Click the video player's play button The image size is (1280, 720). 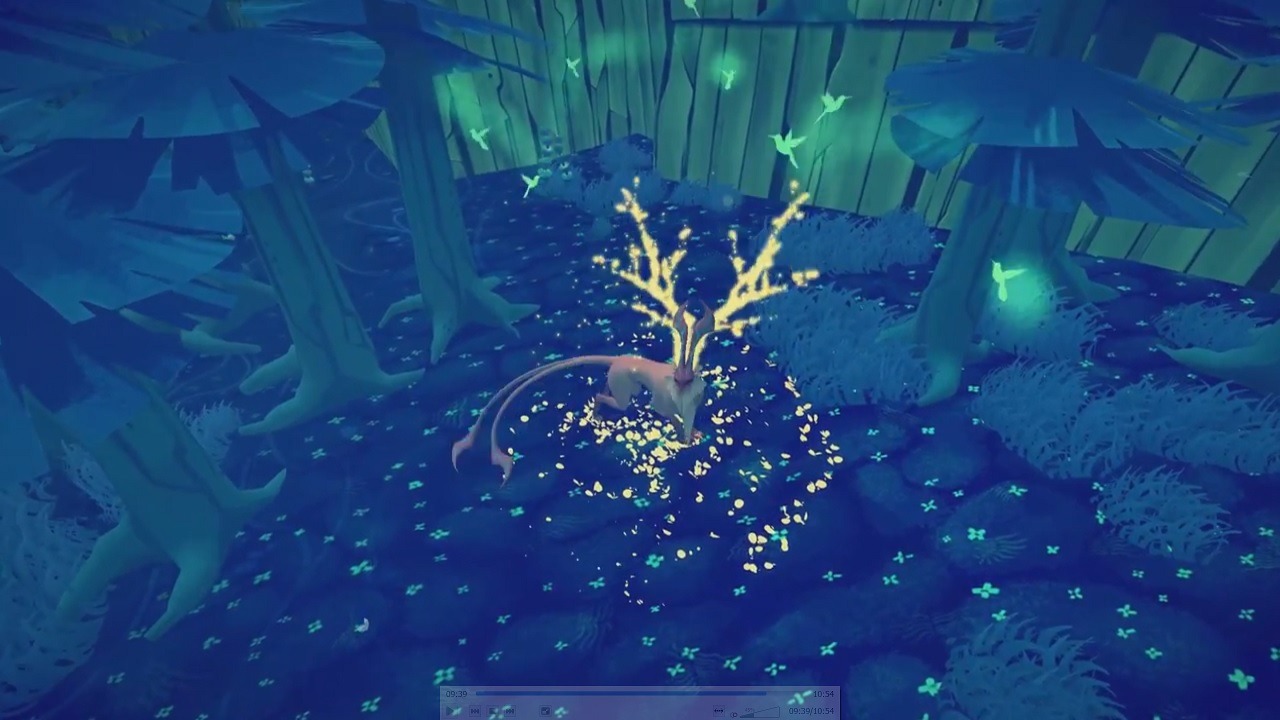(453, 711)
